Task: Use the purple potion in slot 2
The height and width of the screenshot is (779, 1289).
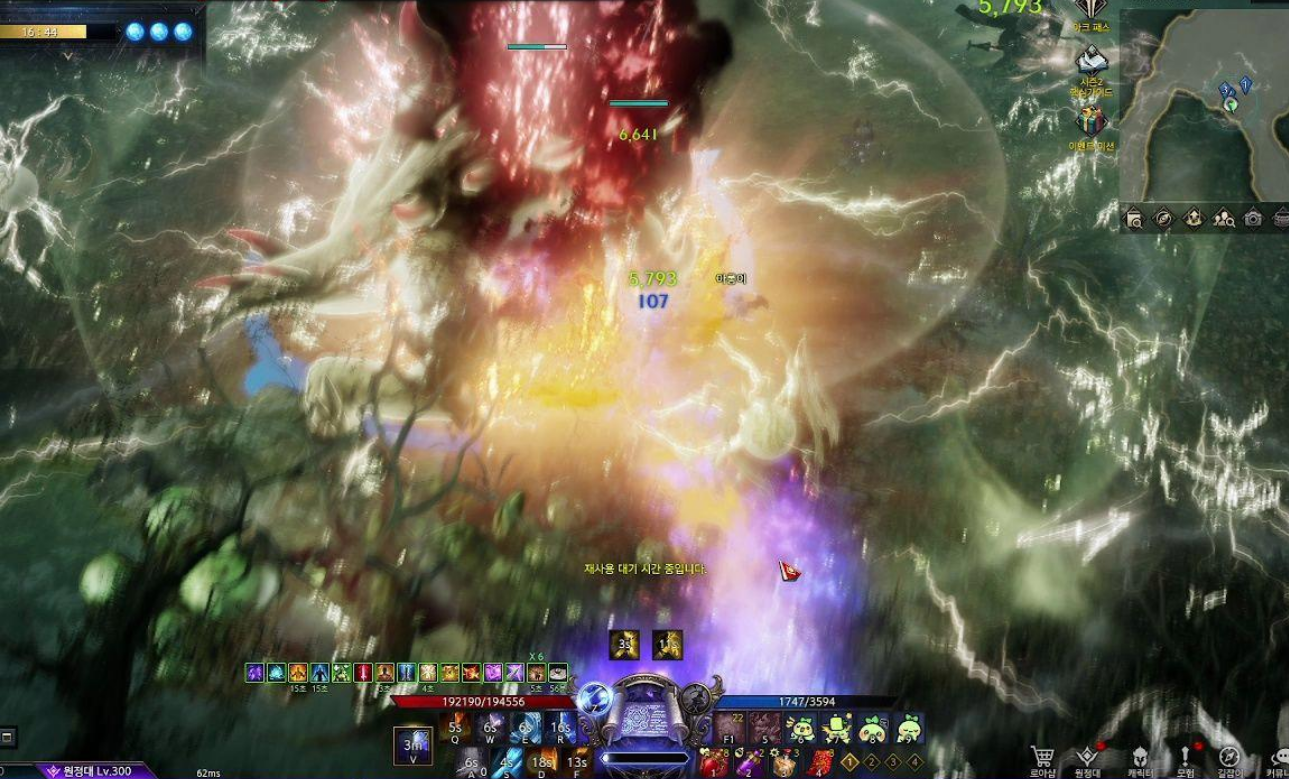Action: (x=751, y=764)
